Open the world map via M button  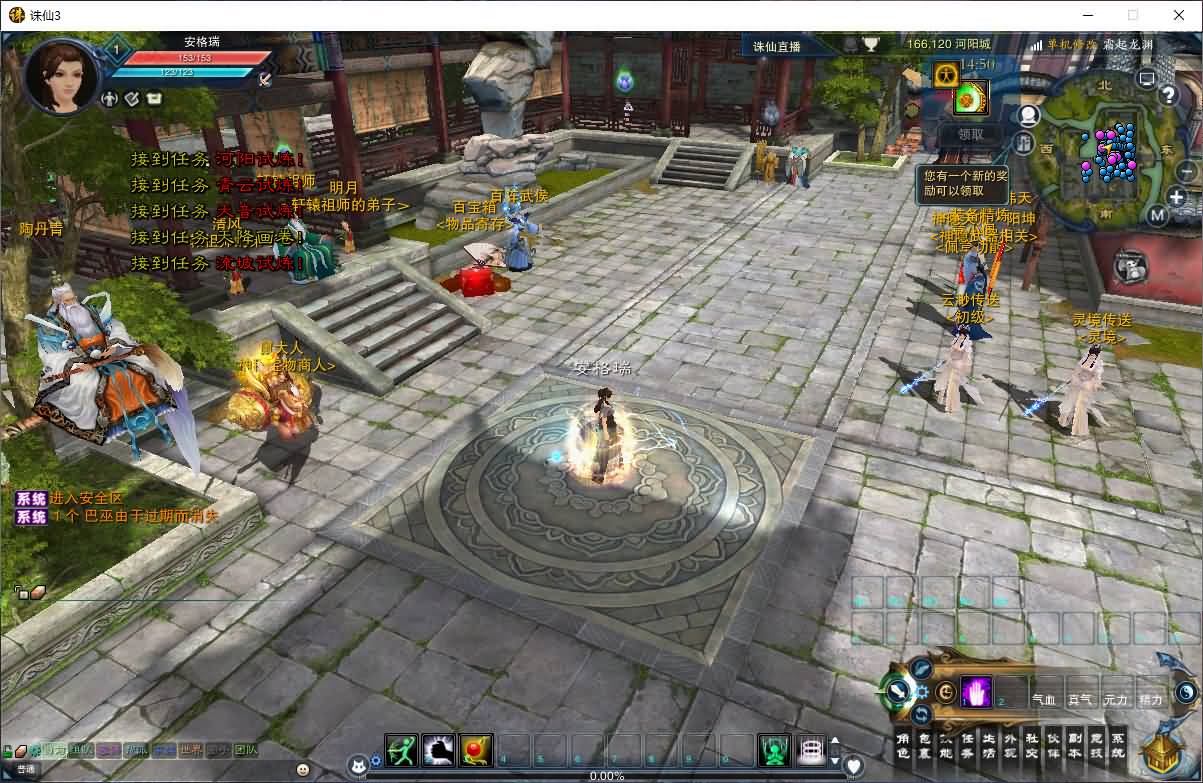(x=1157, y=215)
